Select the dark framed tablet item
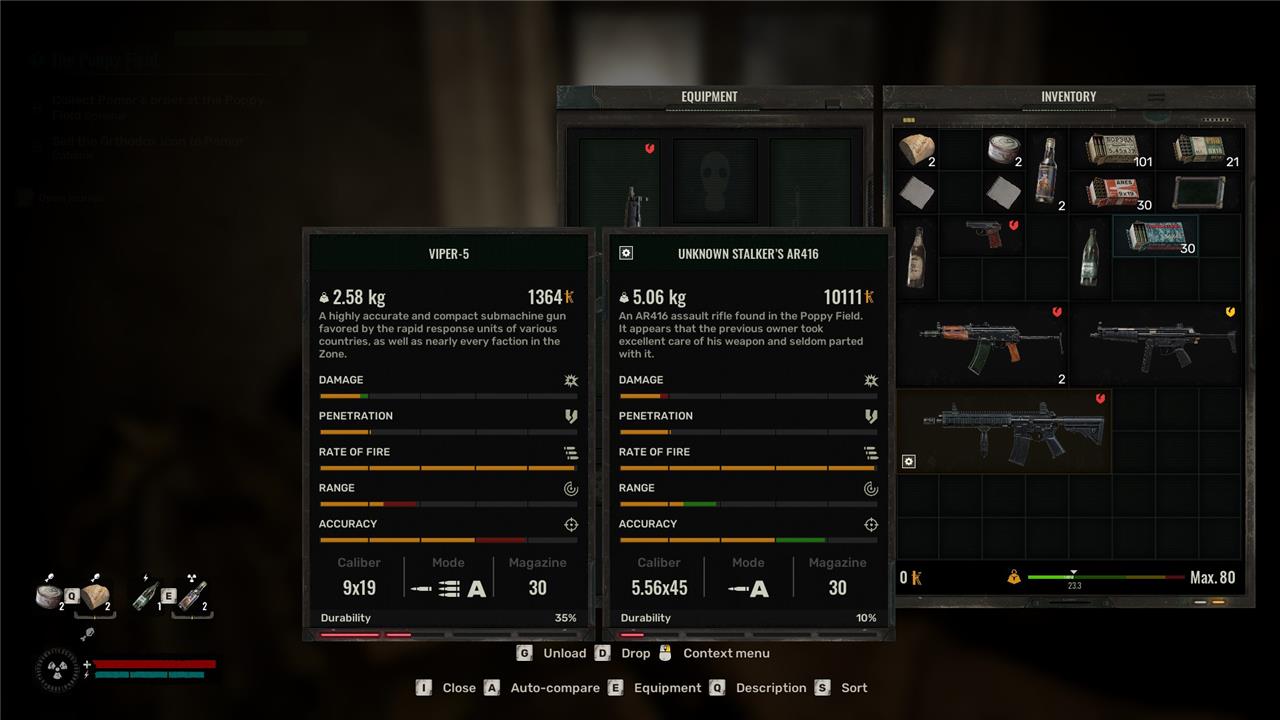The image size is (1280, 720). (x=1198, y=192)
